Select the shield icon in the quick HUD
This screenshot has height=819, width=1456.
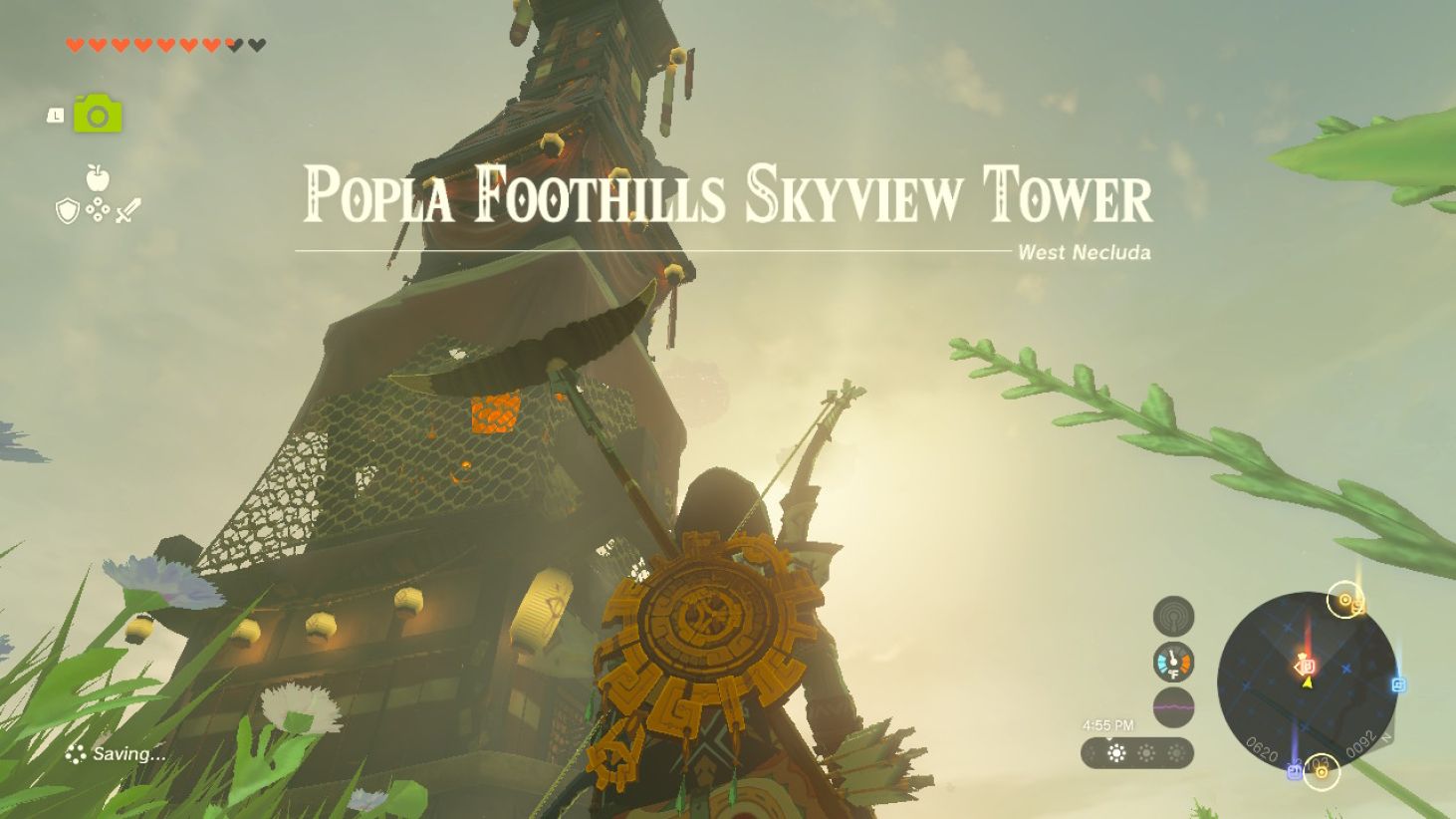[x=67, y=210]
